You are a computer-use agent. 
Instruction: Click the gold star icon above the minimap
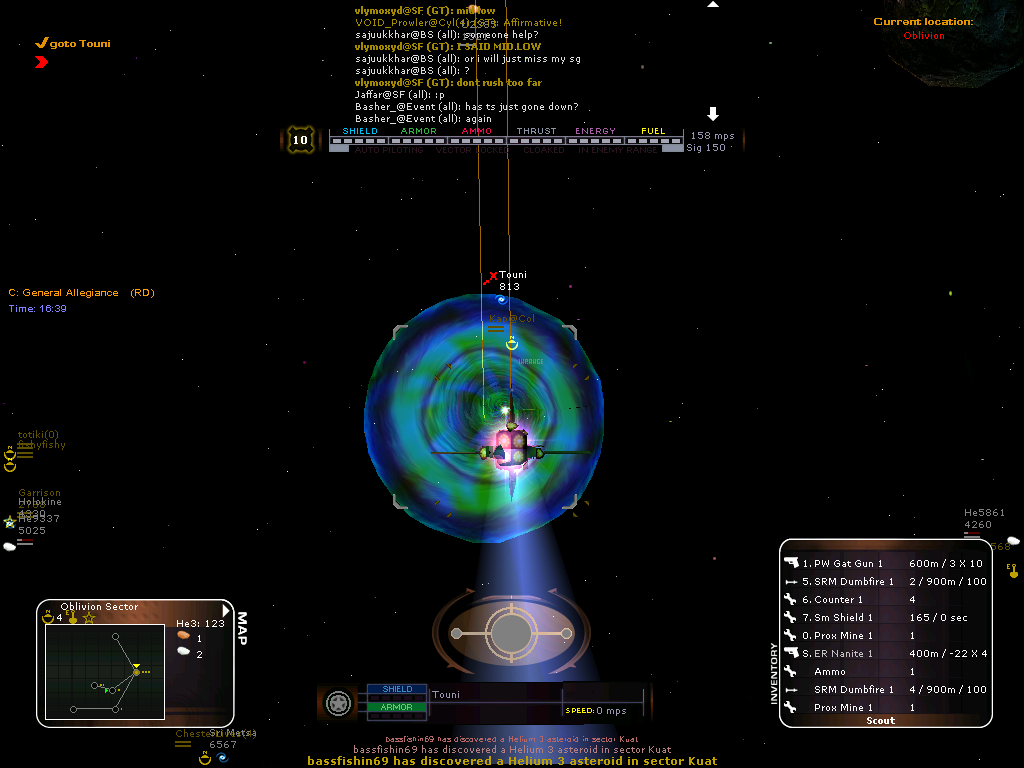tap(88, 618)
